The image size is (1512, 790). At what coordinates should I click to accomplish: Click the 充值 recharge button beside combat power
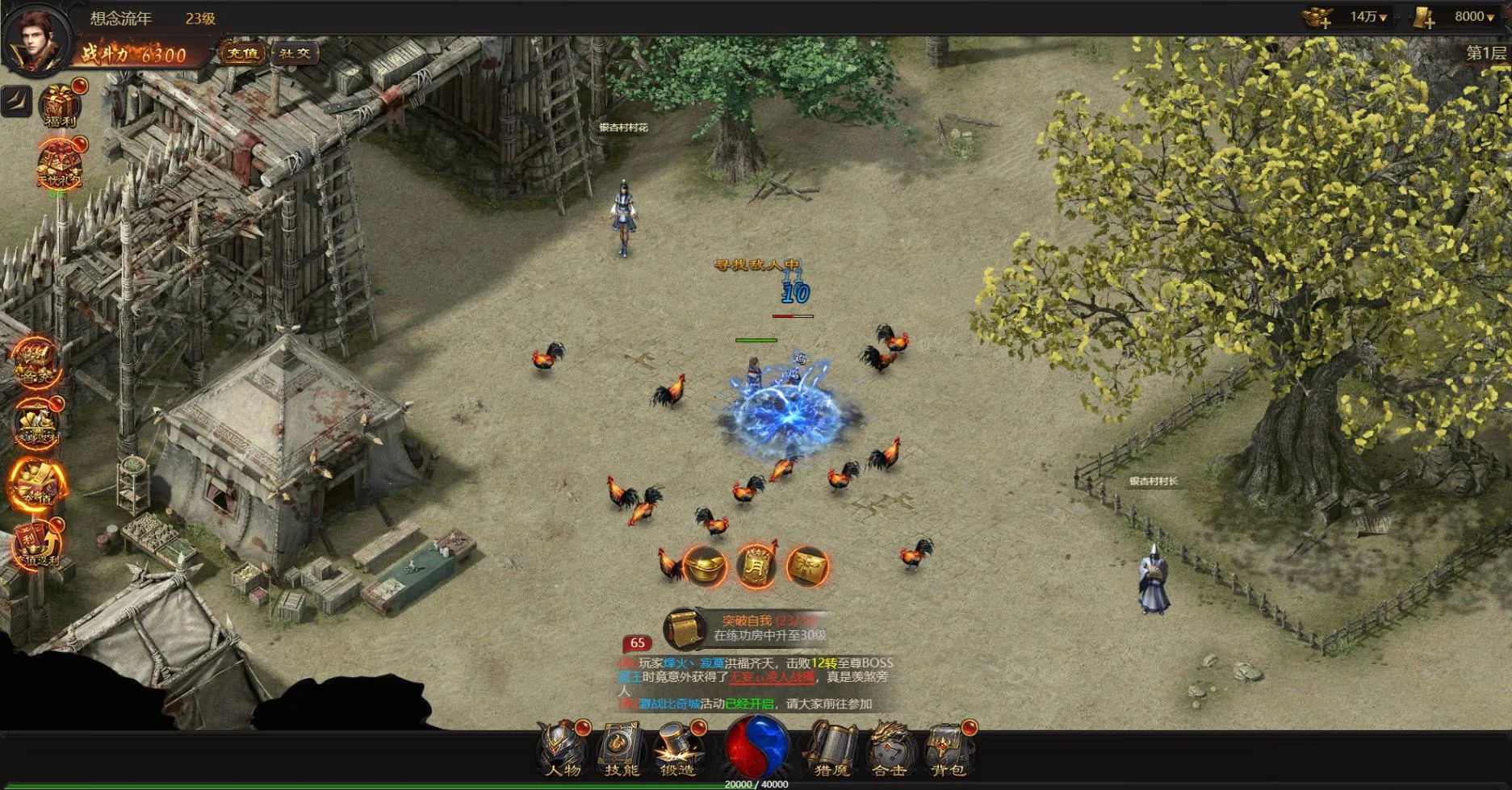coord(242,54)
